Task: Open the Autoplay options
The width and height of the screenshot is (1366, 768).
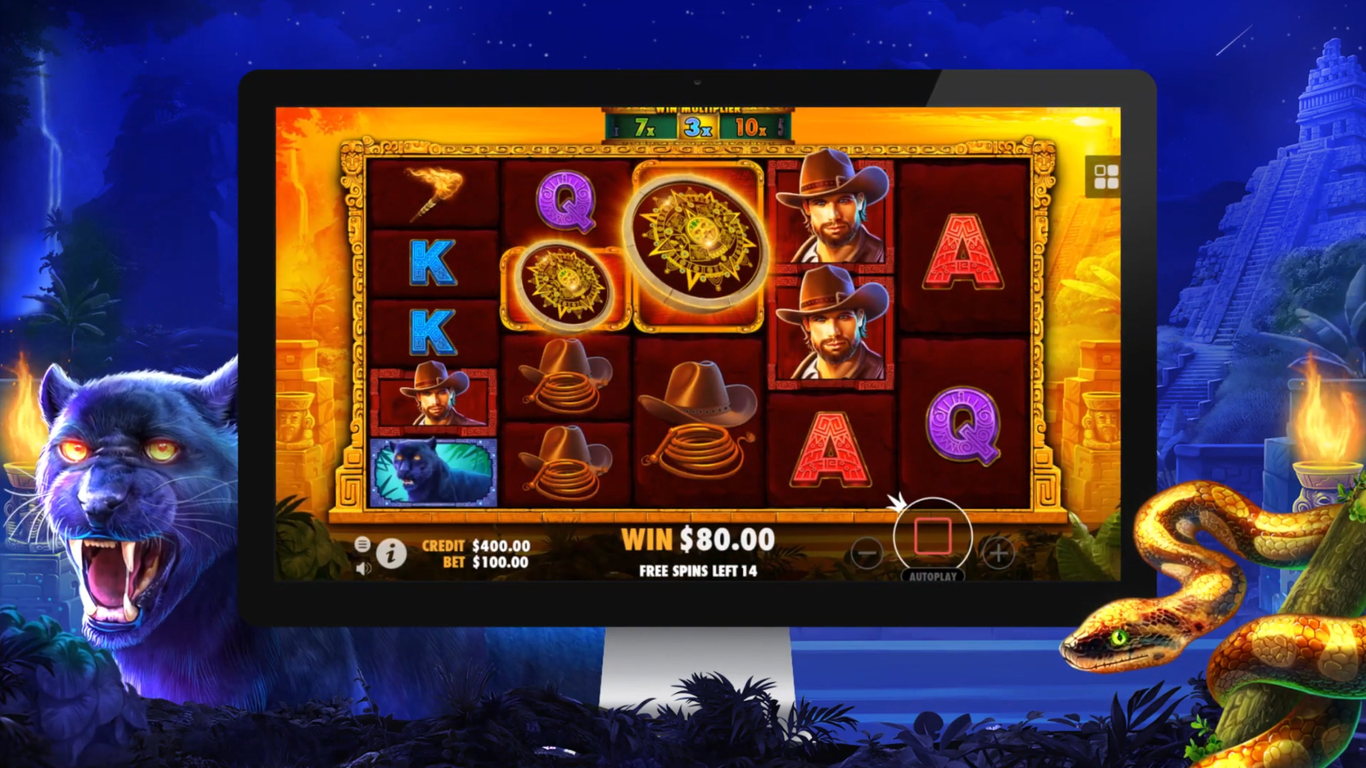Action: point(932,577)
